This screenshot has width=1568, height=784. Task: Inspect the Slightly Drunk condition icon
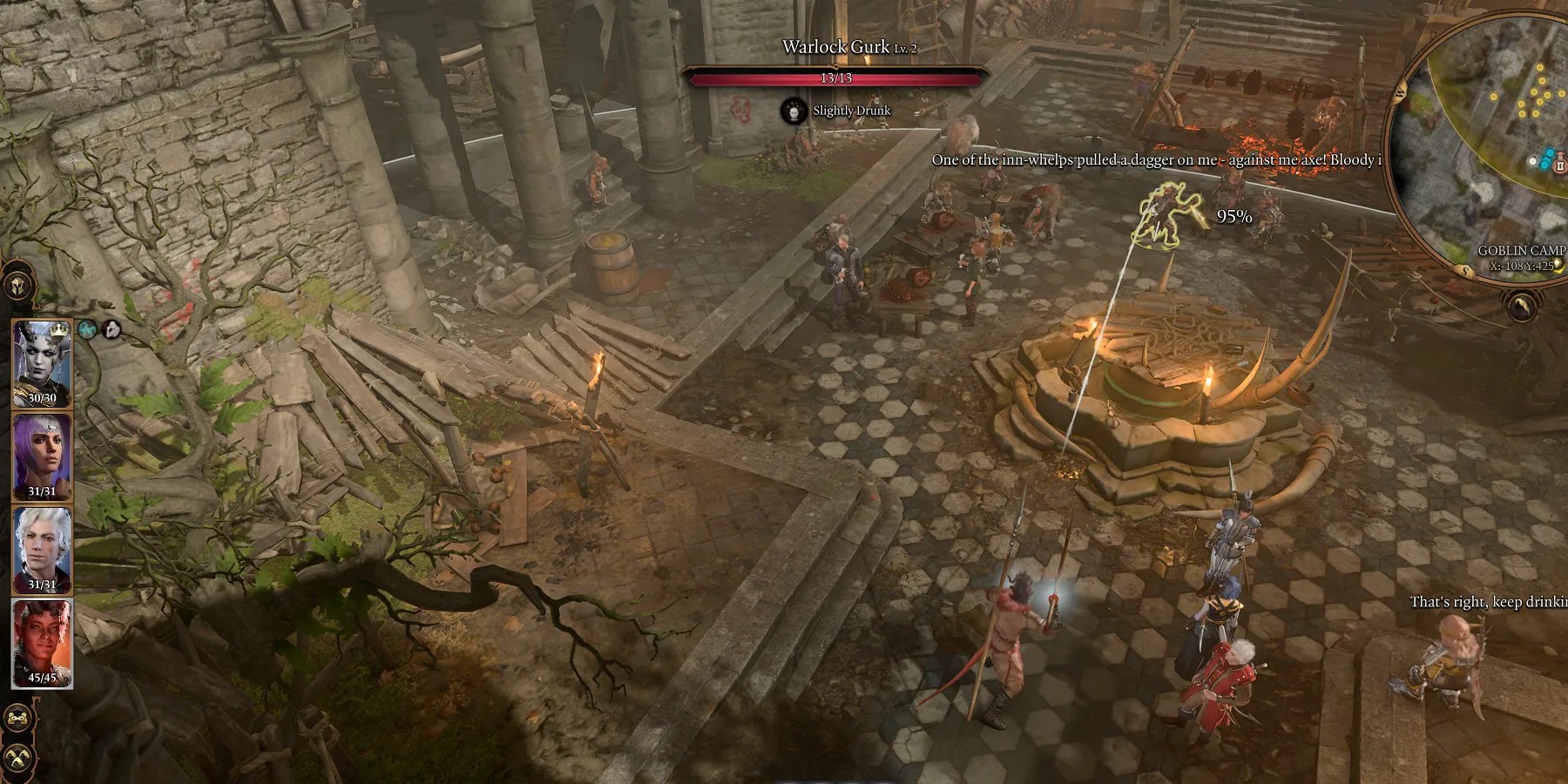pos(794,111)
